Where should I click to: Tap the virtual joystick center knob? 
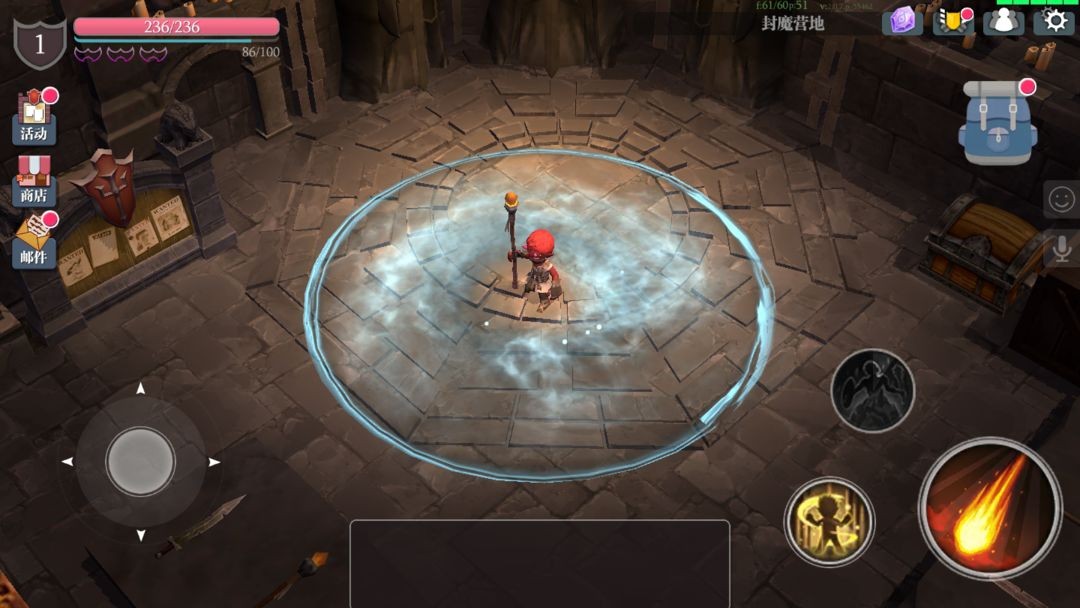141,461
